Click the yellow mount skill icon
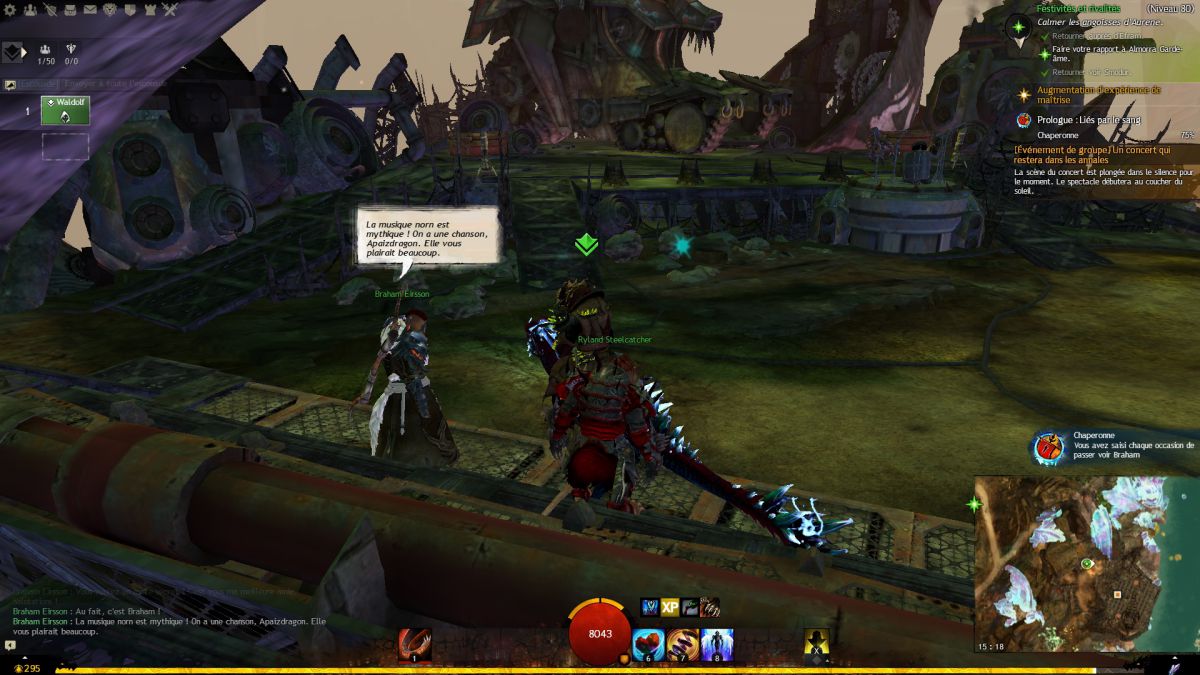Image resolution: width=1200 pixels, height=675 pixels. click(x=818, y=645)
